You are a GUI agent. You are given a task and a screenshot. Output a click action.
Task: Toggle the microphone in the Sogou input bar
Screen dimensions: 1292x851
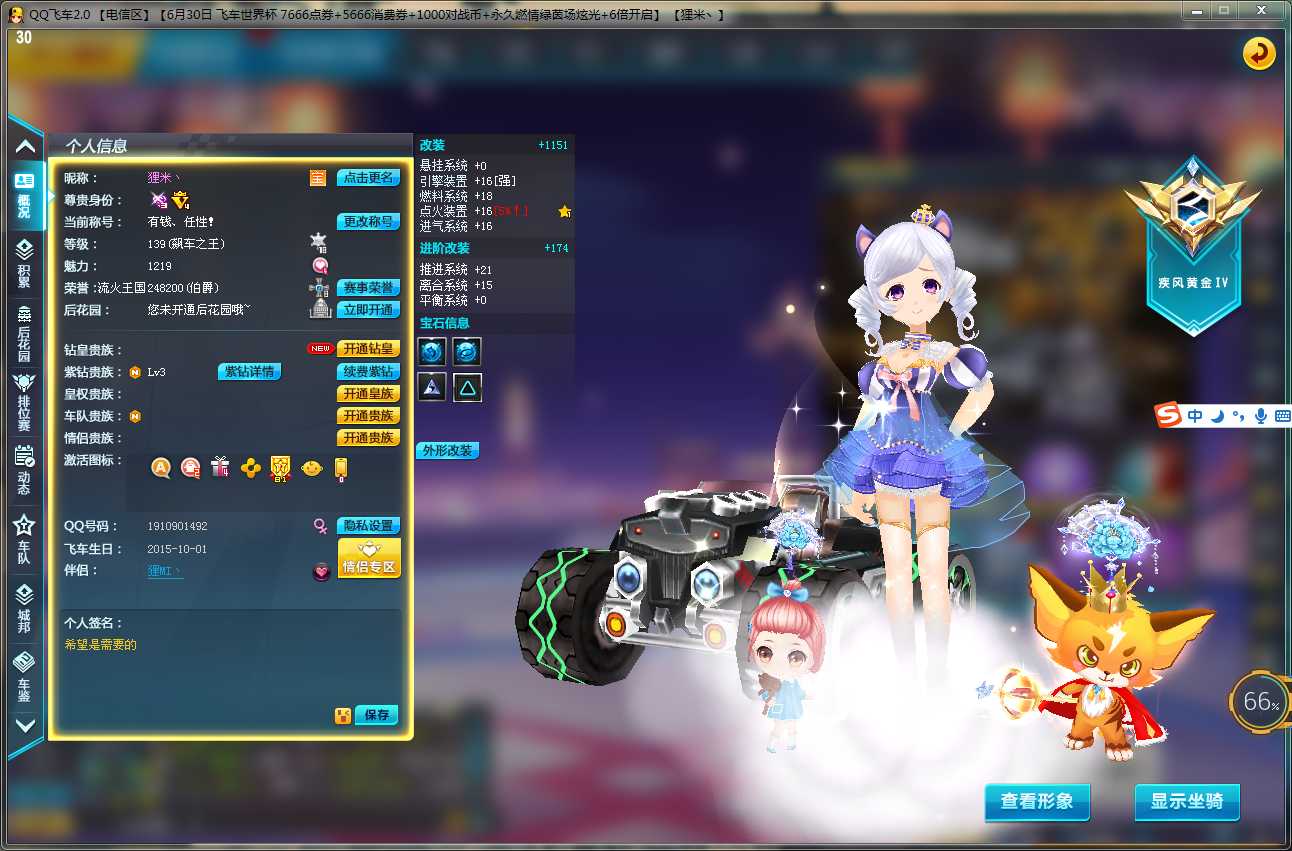tap(1261, 415)
